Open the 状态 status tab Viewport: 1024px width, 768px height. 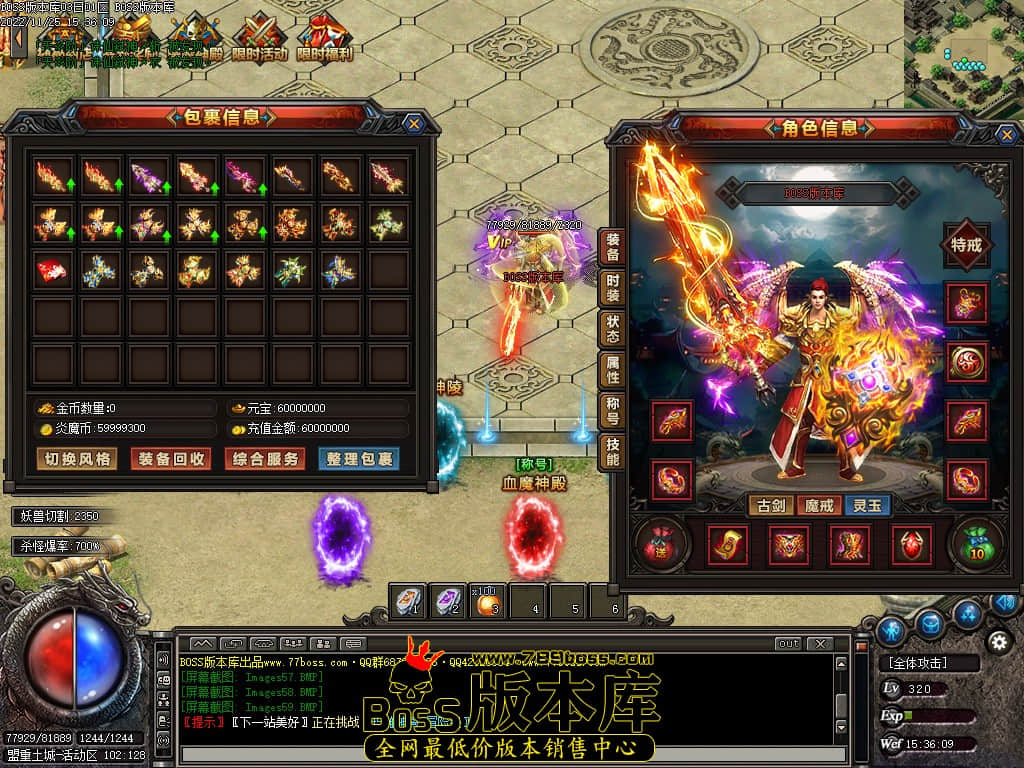point(612,330)
